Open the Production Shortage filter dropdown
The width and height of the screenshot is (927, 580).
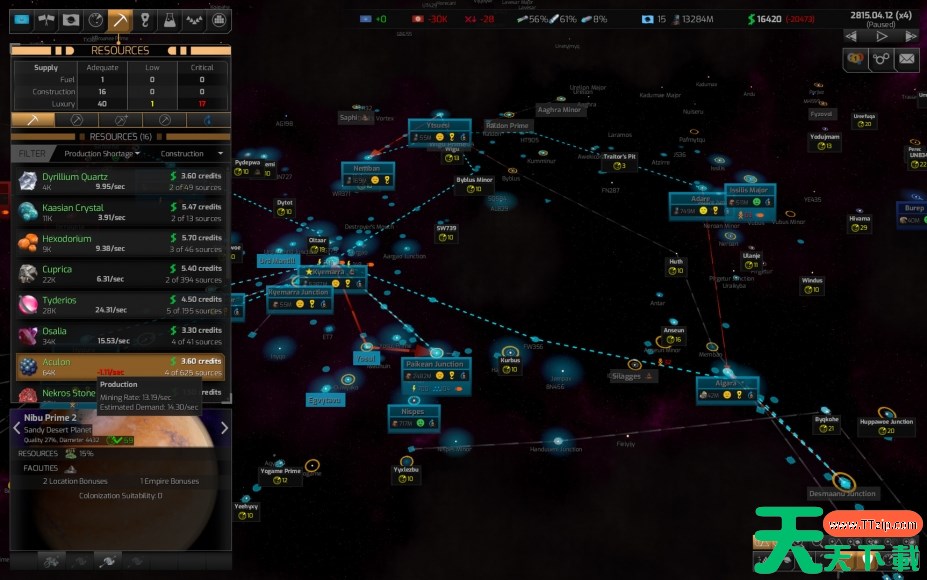coord(102,154)
